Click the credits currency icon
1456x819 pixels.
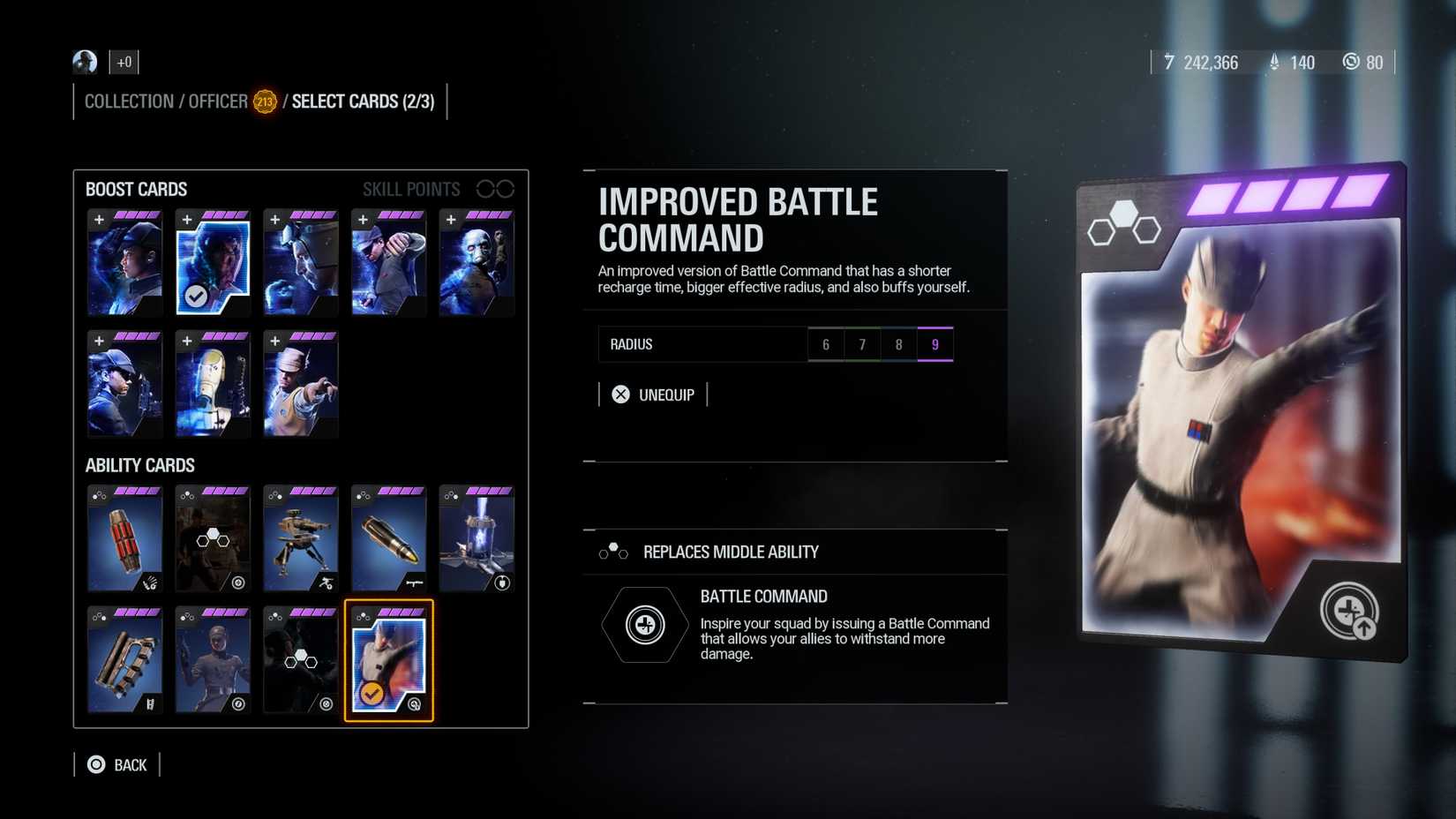coord(1169,63)
